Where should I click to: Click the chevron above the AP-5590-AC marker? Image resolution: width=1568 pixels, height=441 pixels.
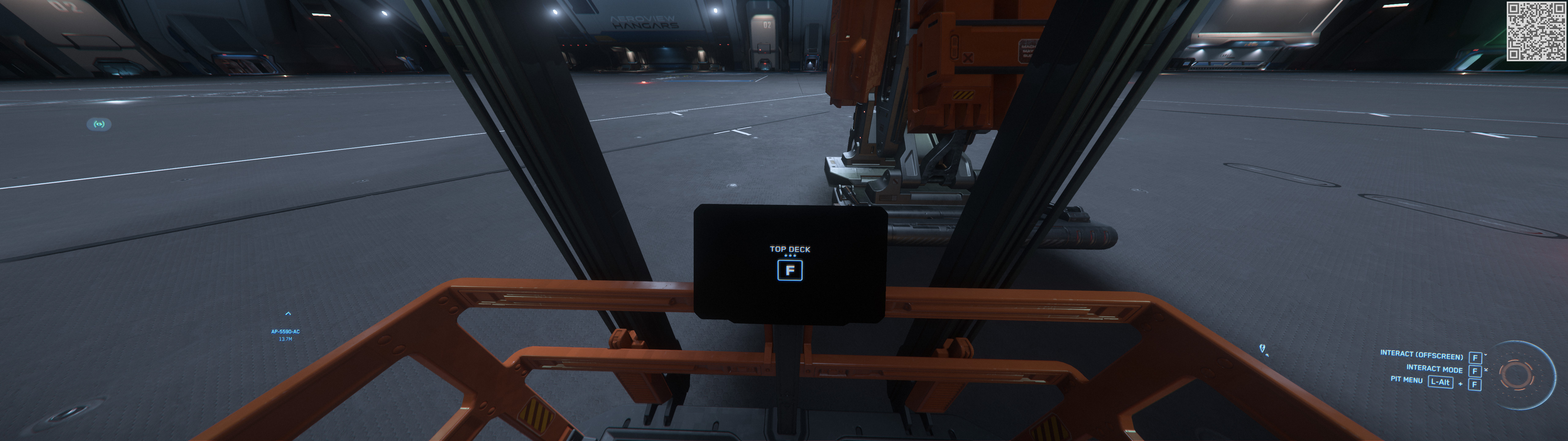coord(288,314)
